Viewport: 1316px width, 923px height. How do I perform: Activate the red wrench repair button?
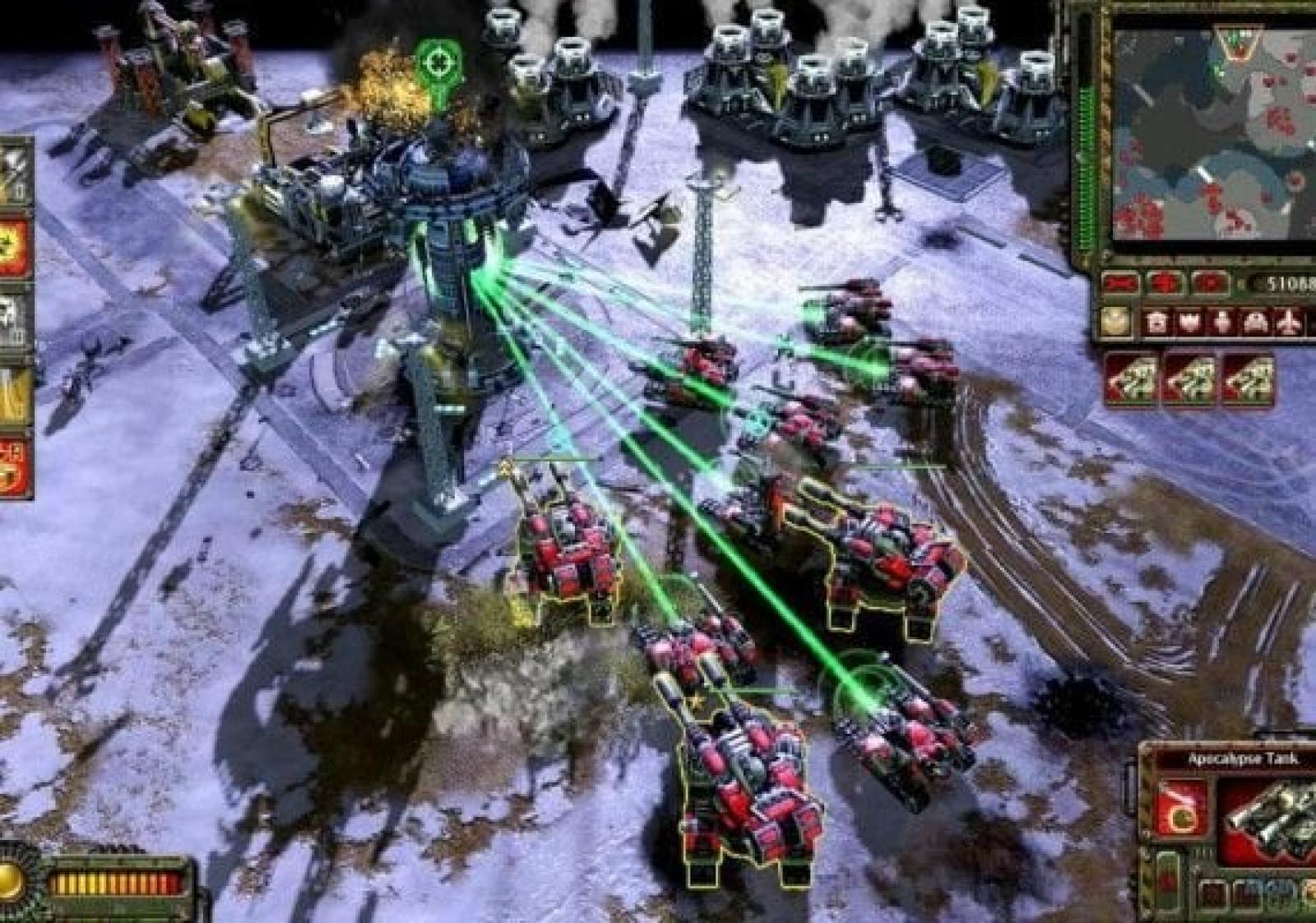click(1122, 285)
